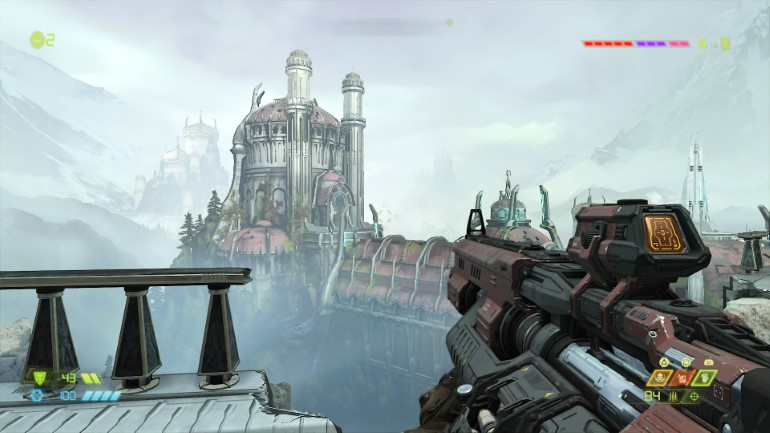This screenshot has height=433, width=770.
Task: Activate the orange flame belch icon
Action: [681, 378]
